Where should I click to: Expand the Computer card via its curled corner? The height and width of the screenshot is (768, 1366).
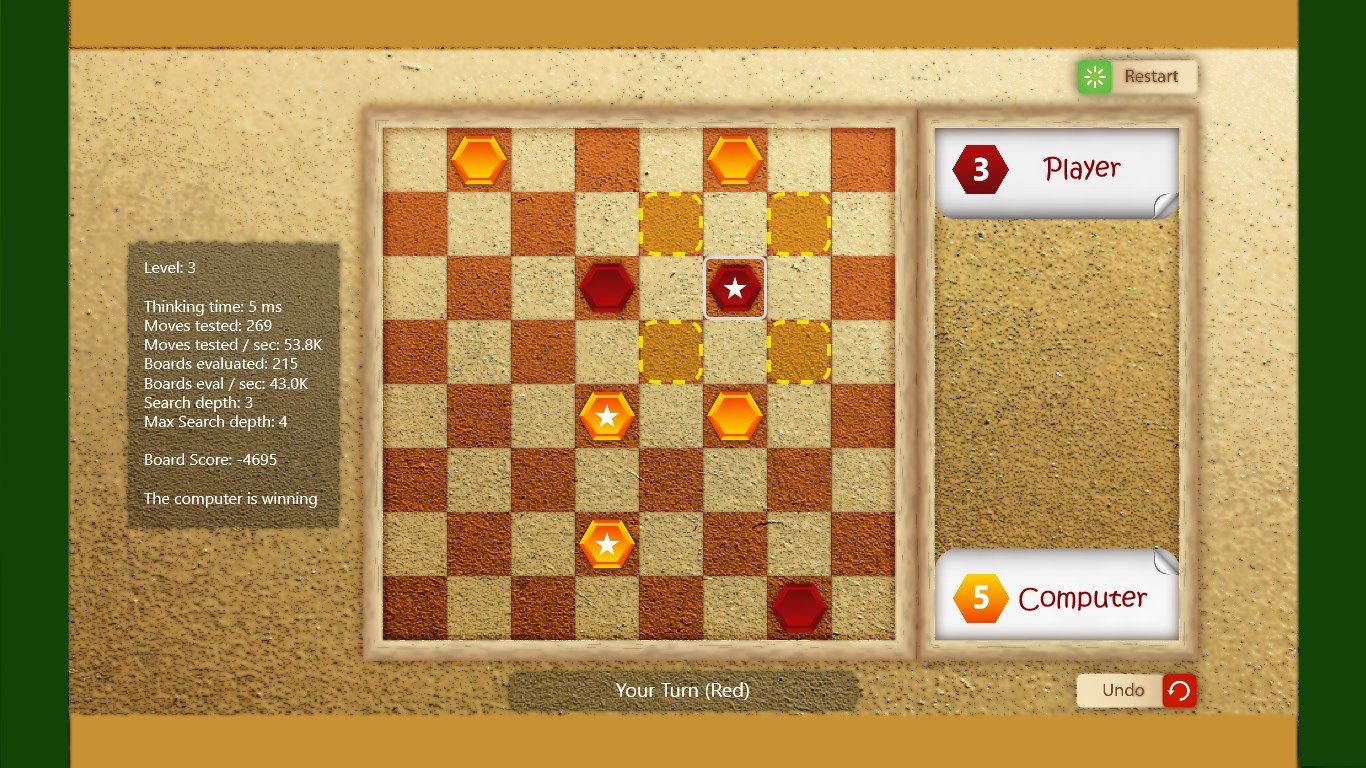point(1163,563)
